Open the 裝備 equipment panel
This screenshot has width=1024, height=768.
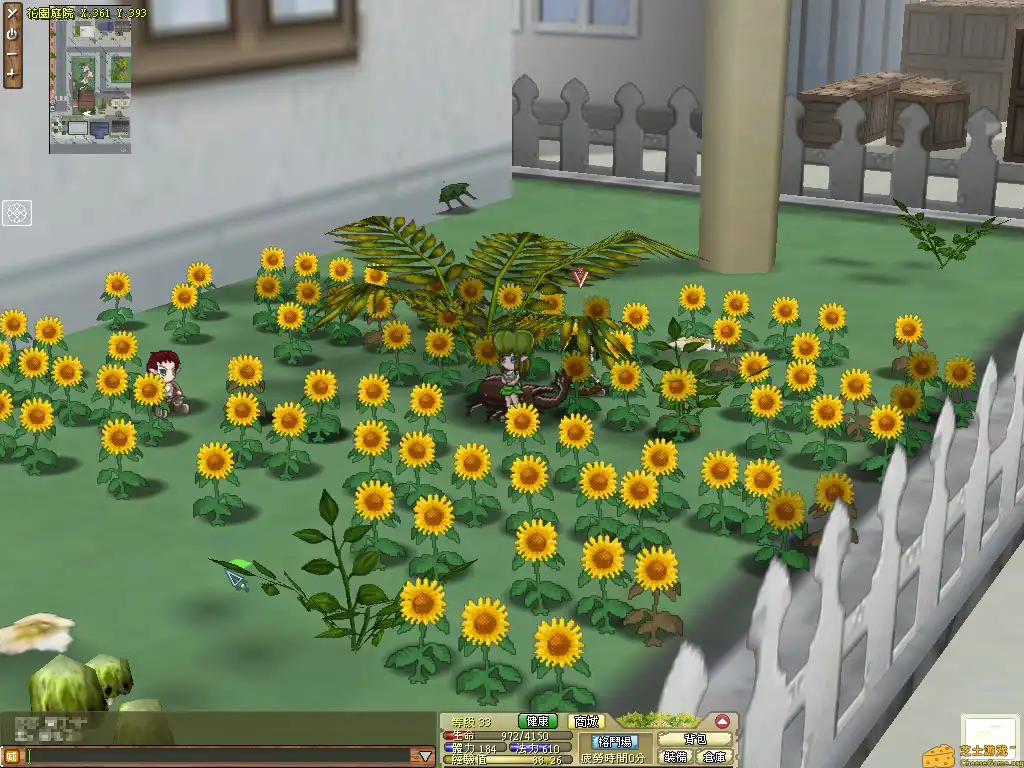click(x=676, y=757)
